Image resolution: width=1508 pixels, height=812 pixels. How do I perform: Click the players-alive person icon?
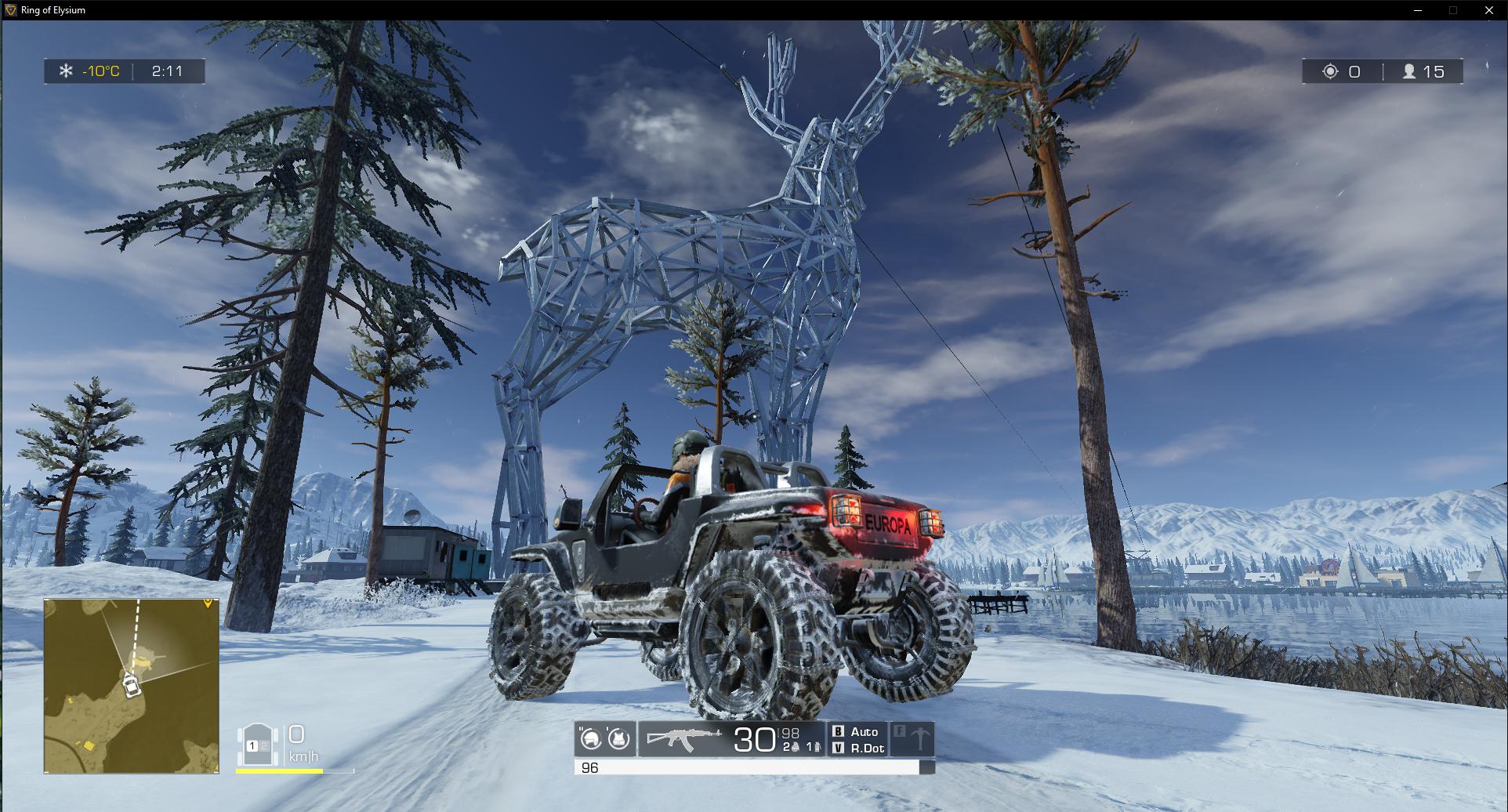point(1409,71)
